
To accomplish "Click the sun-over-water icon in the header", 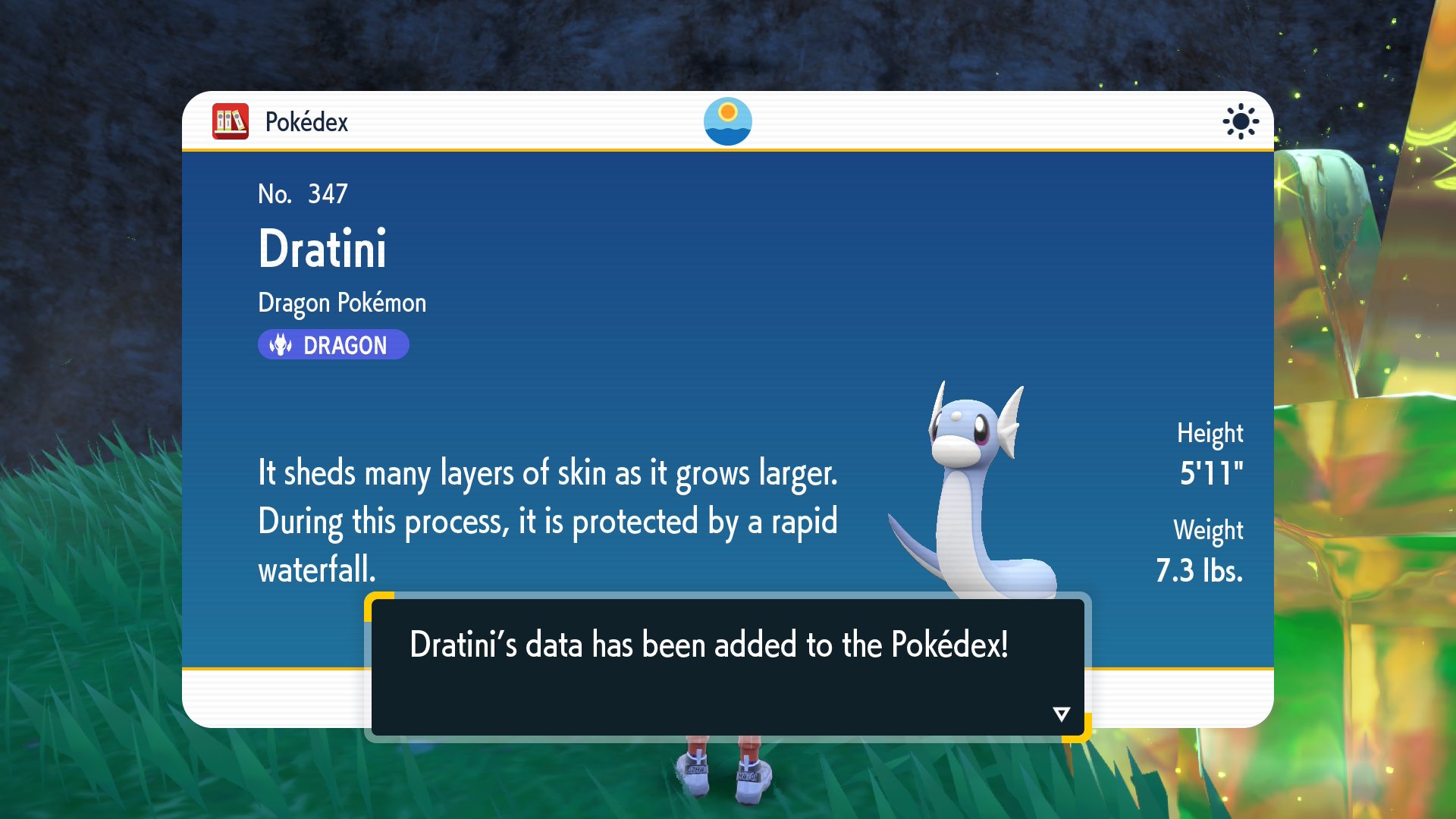I will (x=727, y=121).
